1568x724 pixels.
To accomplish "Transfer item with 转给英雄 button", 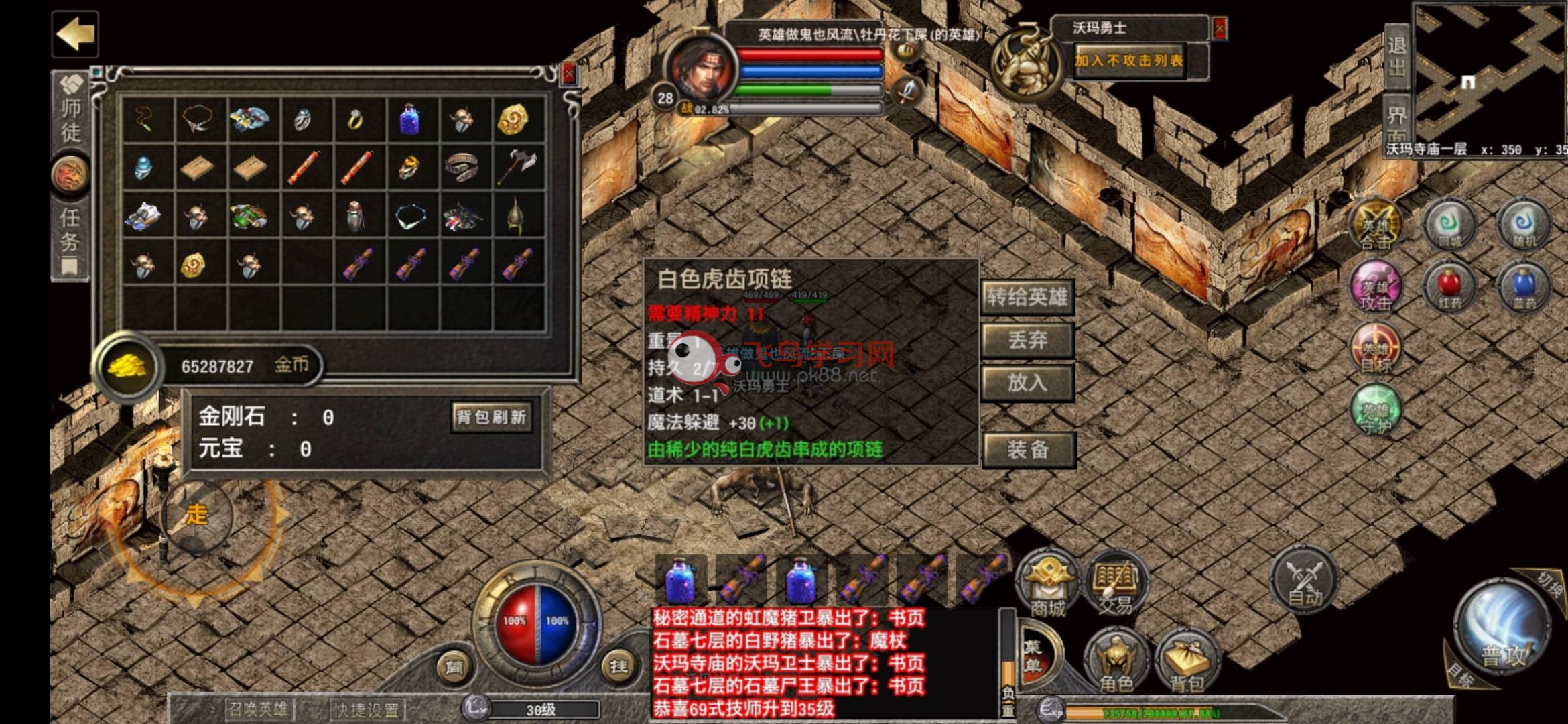I will pyautogui.click(x=1027, y=297).
